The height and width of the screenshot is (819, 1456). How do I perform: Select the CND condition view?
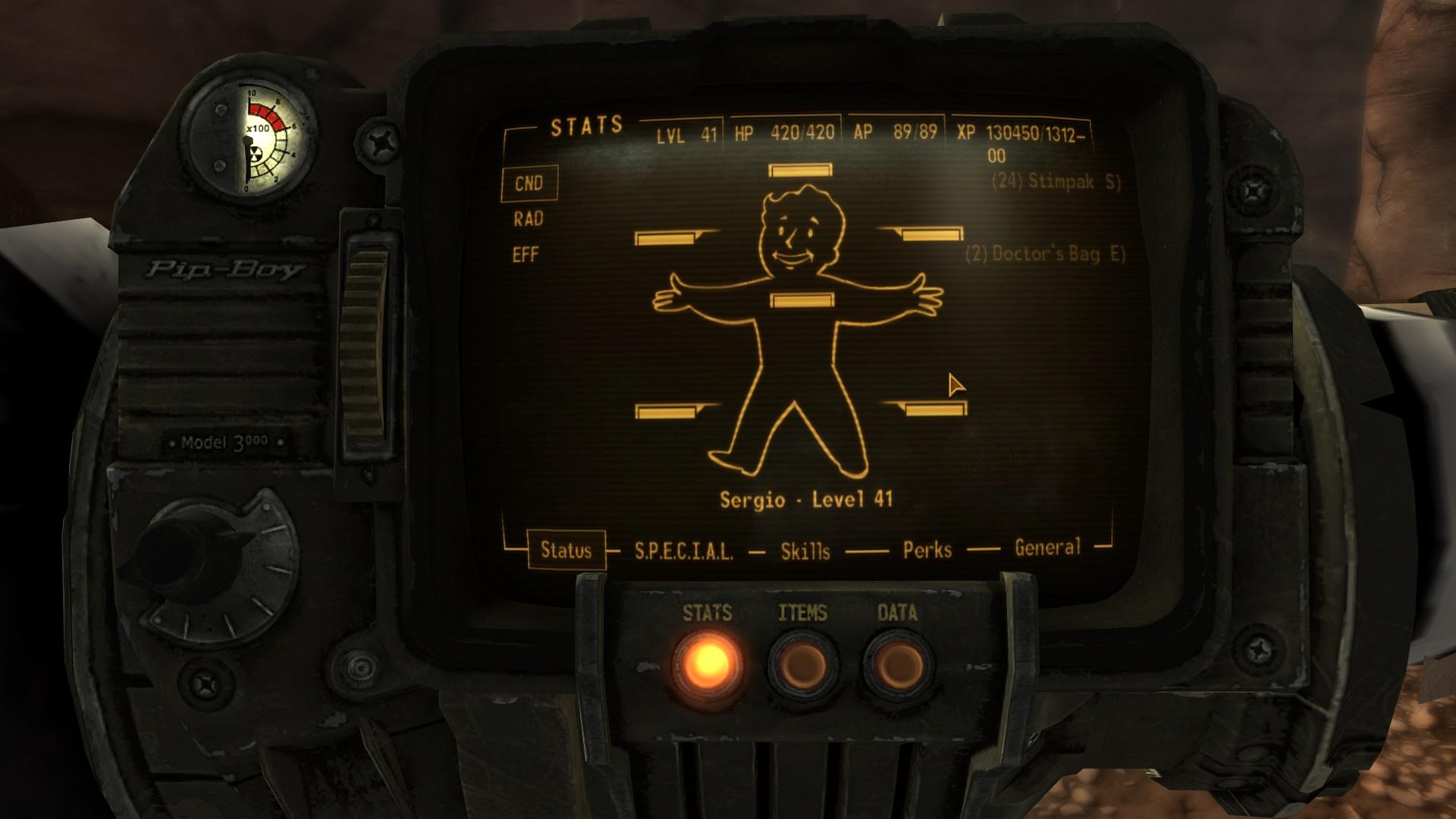(529, 184)
